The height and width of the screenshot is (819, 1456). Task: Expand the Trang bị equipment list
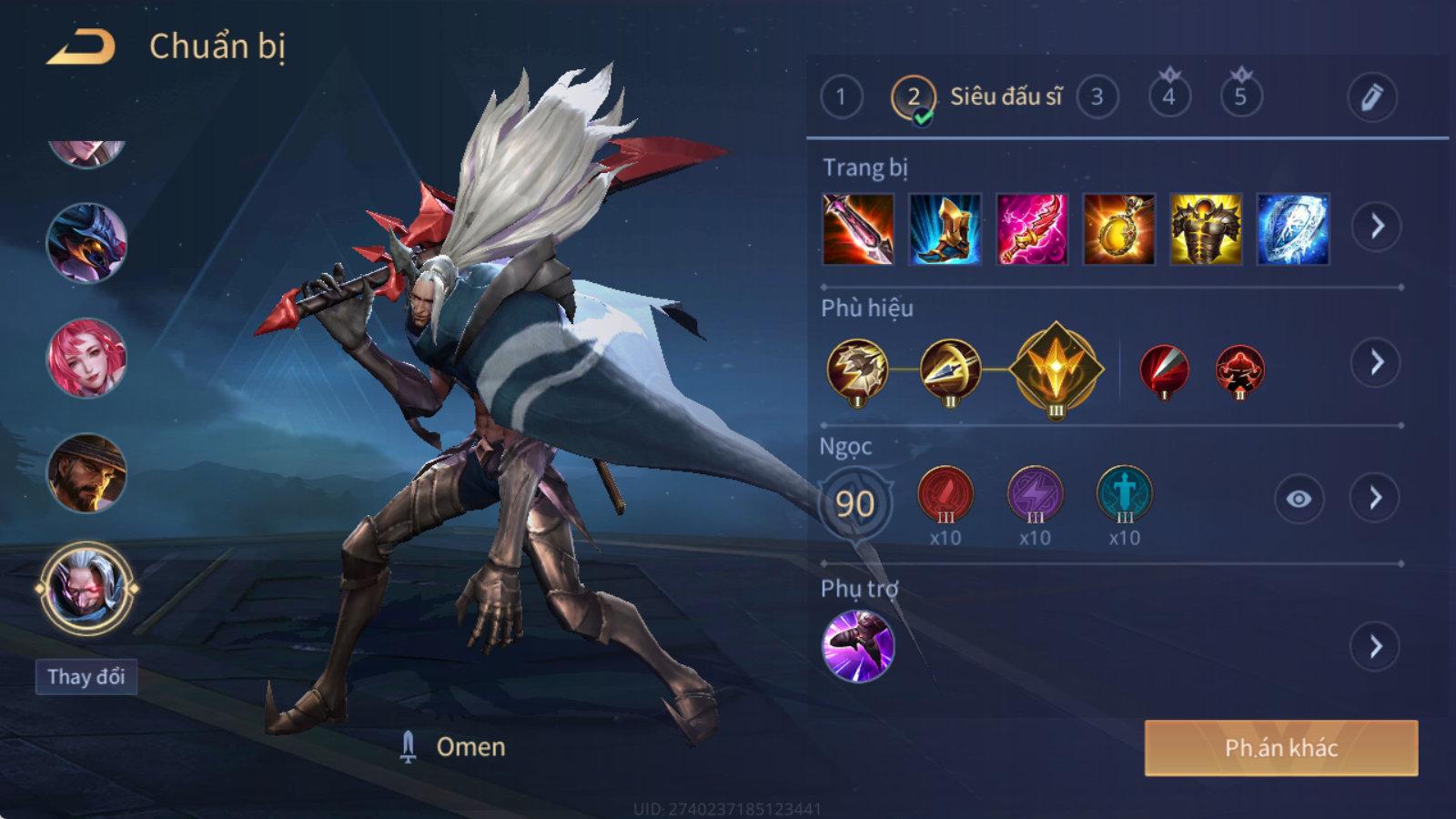[1376, 227]
